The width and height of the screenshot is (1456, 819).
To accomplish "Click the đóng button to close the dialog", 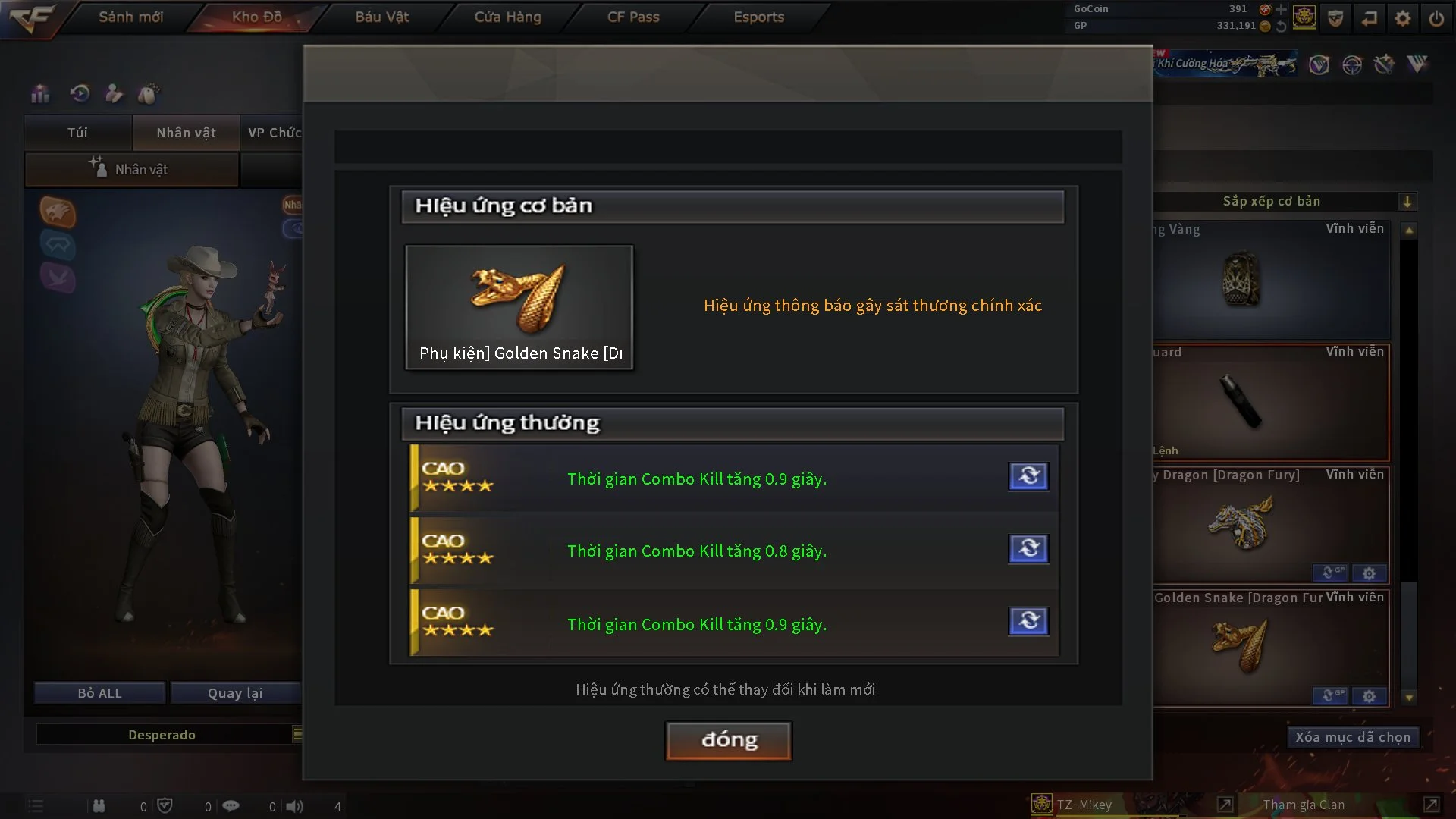I will point(727,740).
